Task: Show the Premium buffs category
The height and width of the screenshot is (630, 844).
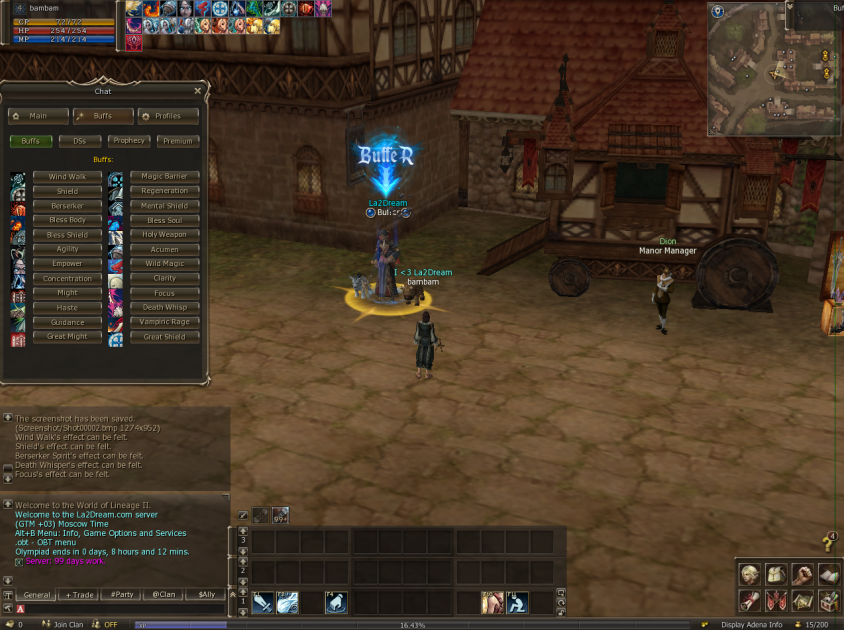Action: 177,141
